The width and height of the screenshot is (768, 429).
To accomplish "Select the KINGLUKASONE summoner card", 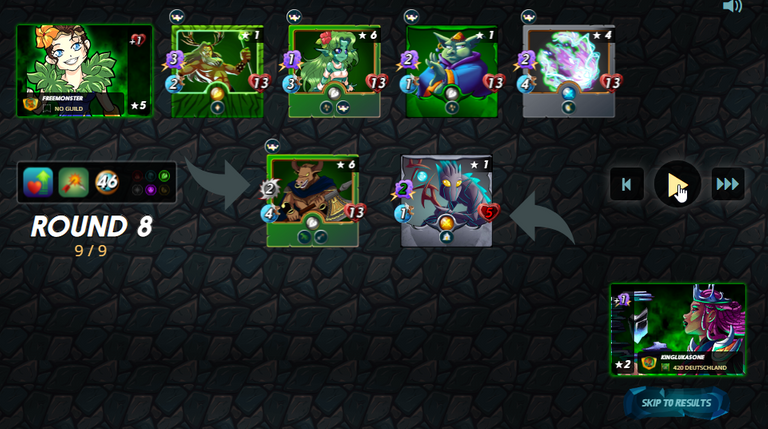I will pyautogui.click(x=678, y=329).
